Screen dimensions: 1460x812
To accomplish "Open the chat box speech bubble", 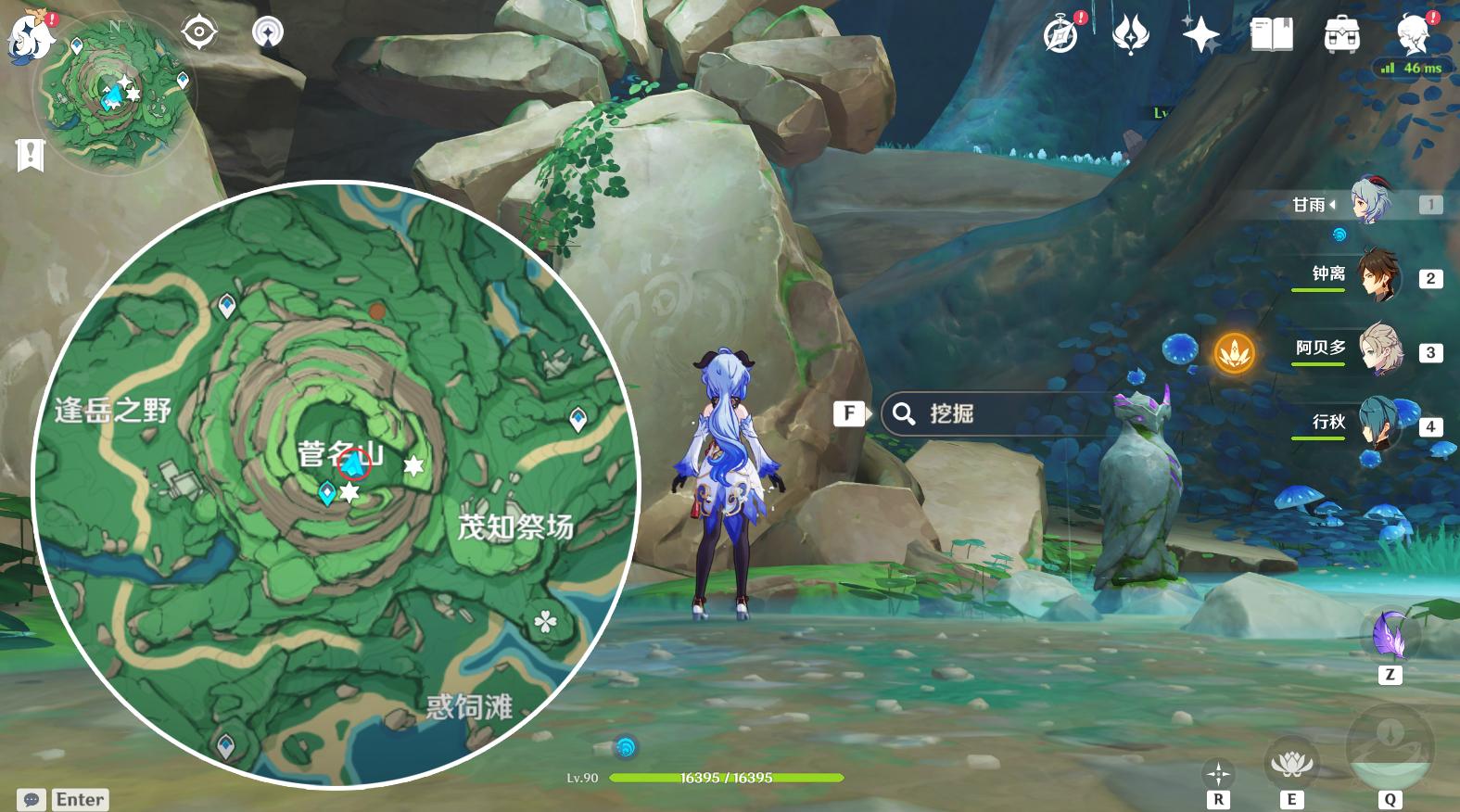I will coord(32,799).
